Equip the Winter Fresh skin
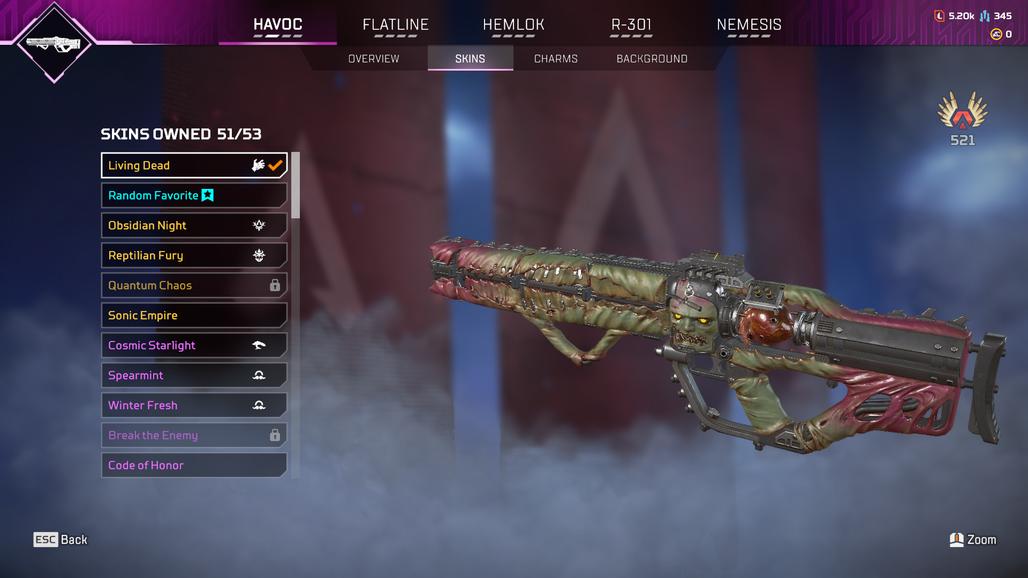 pos(194,406)
